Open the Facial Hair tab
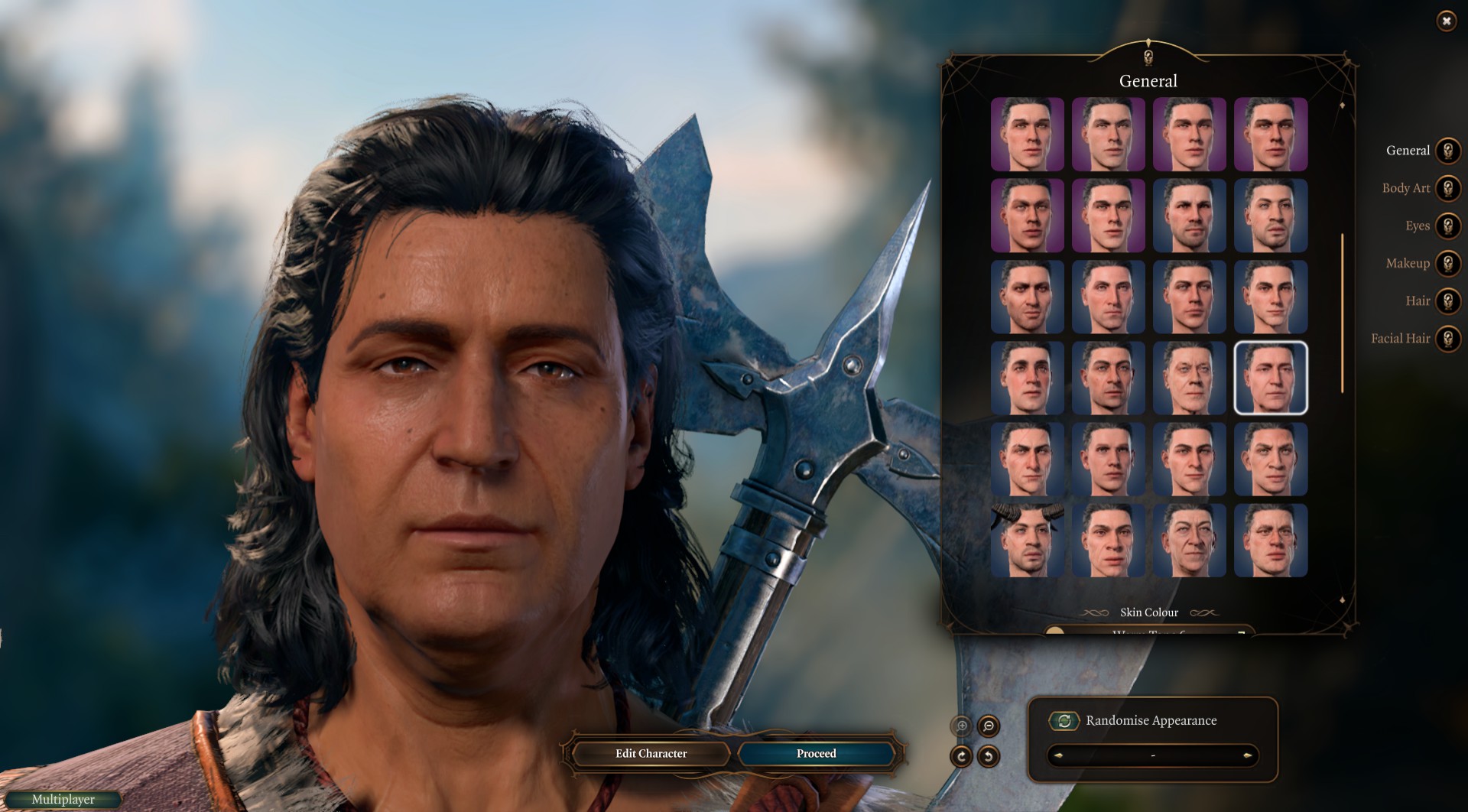The image size is (1468, 812). [x=1447, y=338]
